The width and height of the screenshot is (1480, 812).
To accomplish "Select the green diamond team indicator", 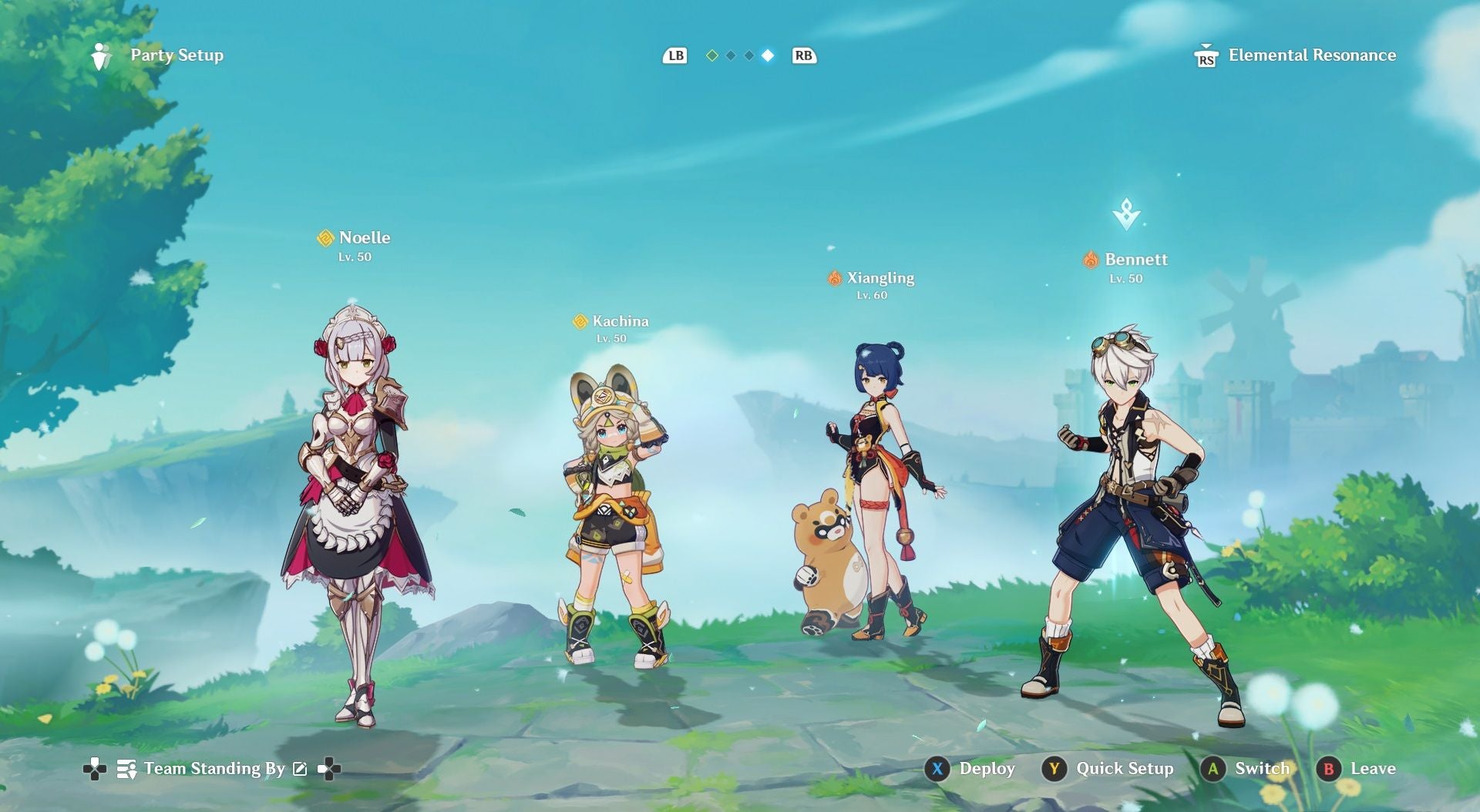I will pyautogui.click(x=712, y=55).
